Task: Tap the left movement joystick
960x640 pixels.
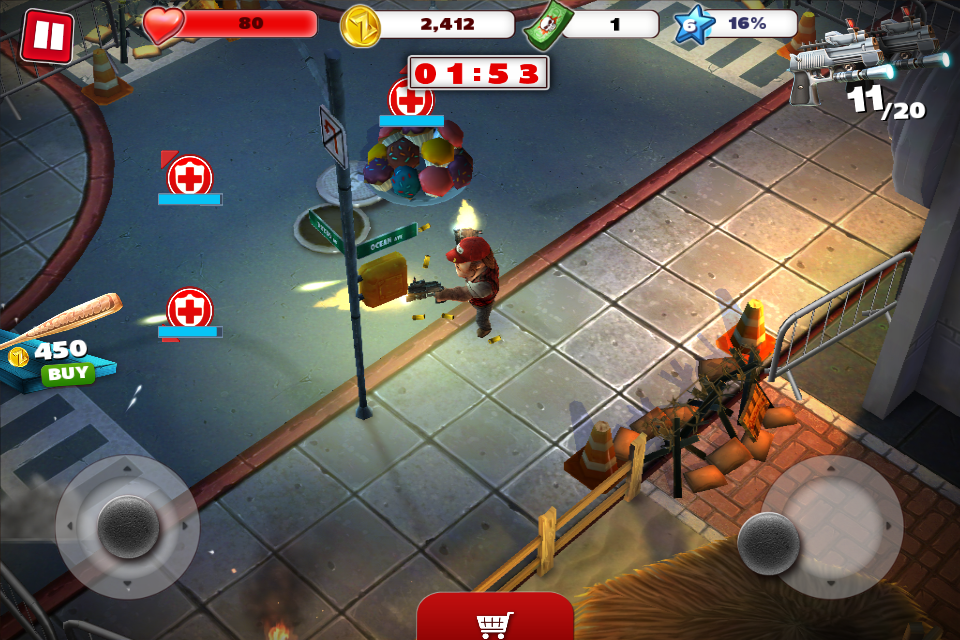Action: [x=128, y=526]
